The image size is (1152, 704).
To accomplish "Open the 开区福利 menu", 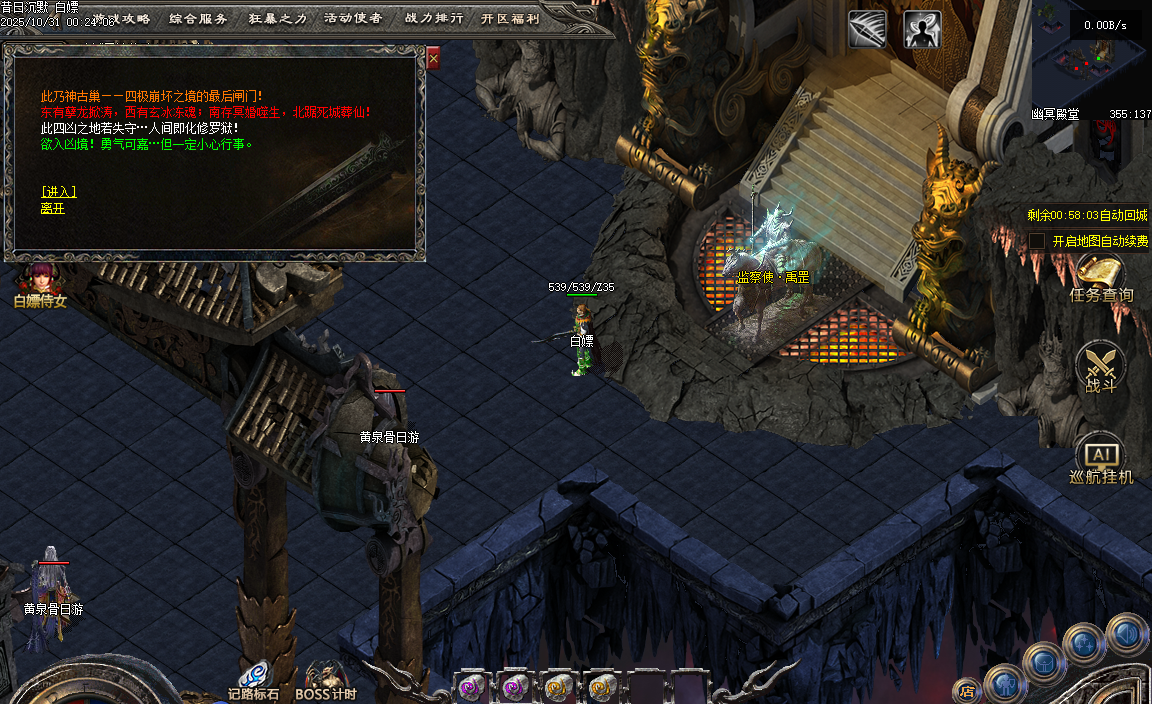I will (x=510, y=18).
